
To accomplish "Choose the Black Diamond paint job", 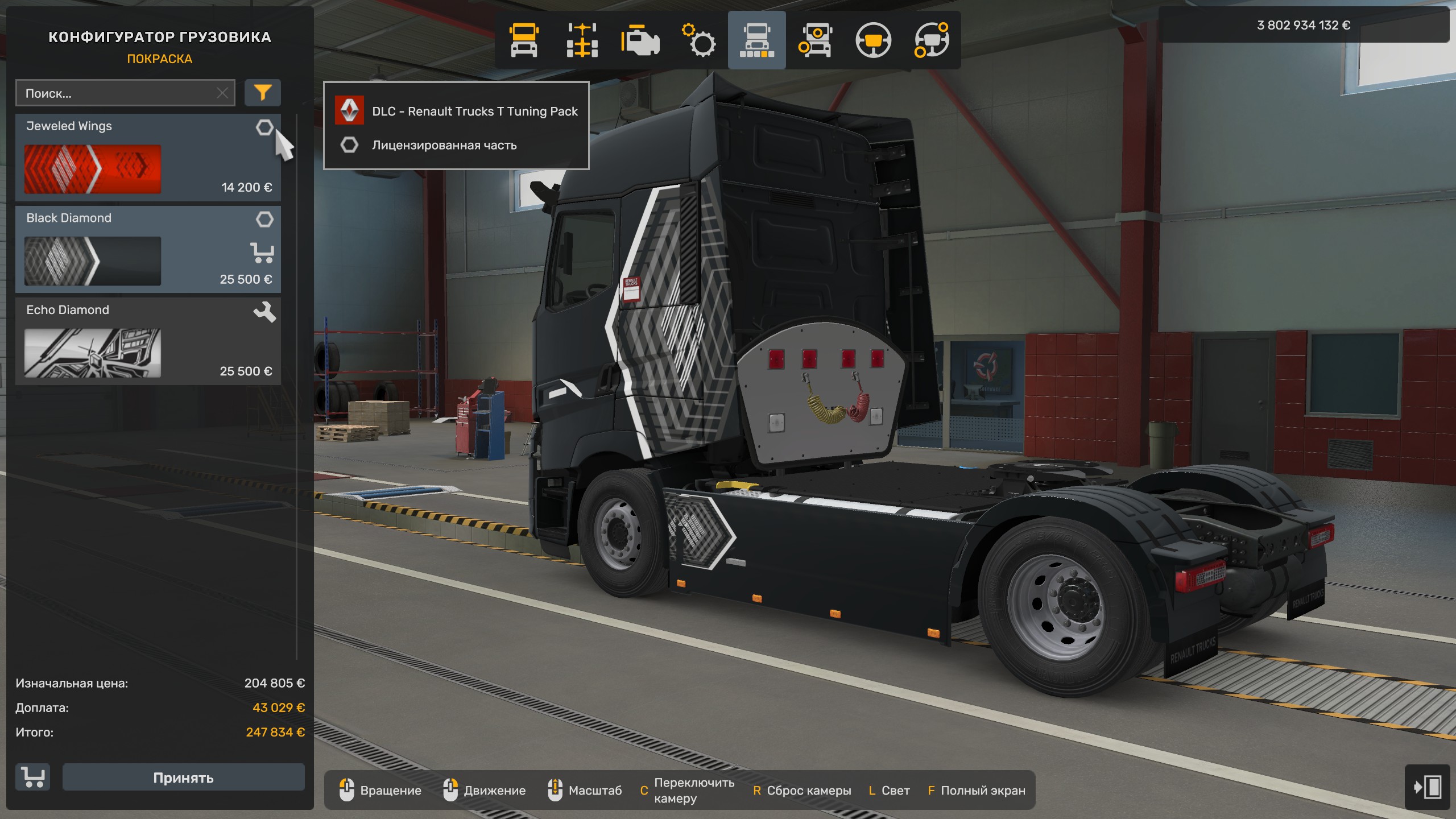I will coord(92,261).
